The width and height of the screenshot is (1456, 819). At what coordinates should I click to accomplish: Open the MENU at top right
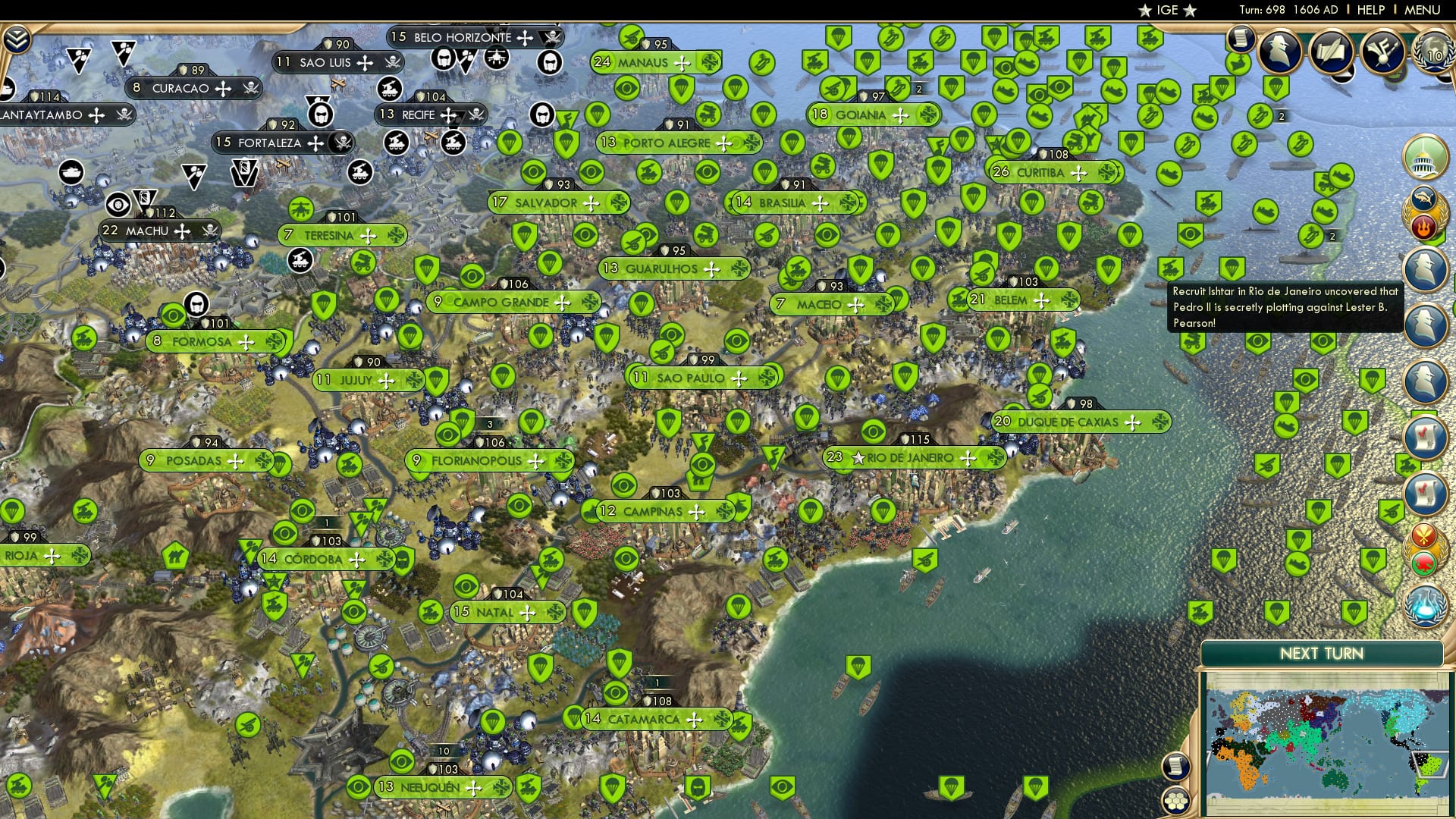pyautogui.click(x=1423, y=10)
